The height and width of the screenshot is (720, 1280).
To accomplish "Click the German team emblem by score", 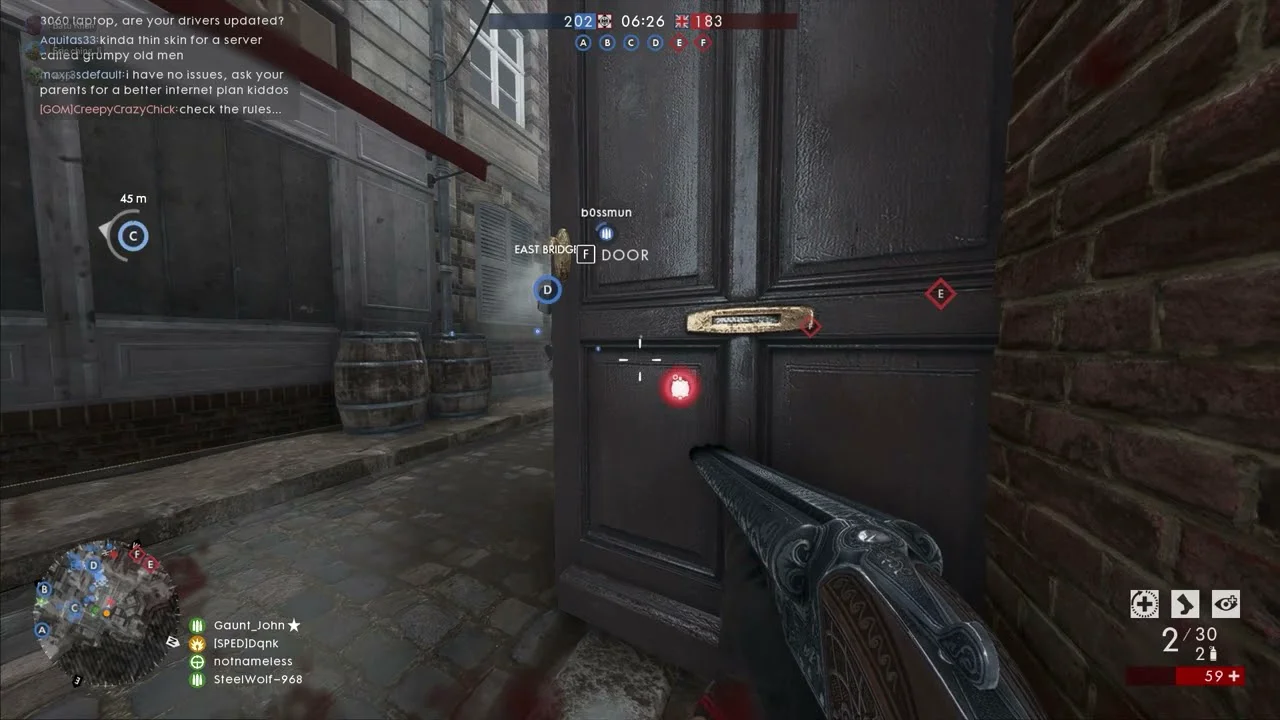I will (605, 21).
